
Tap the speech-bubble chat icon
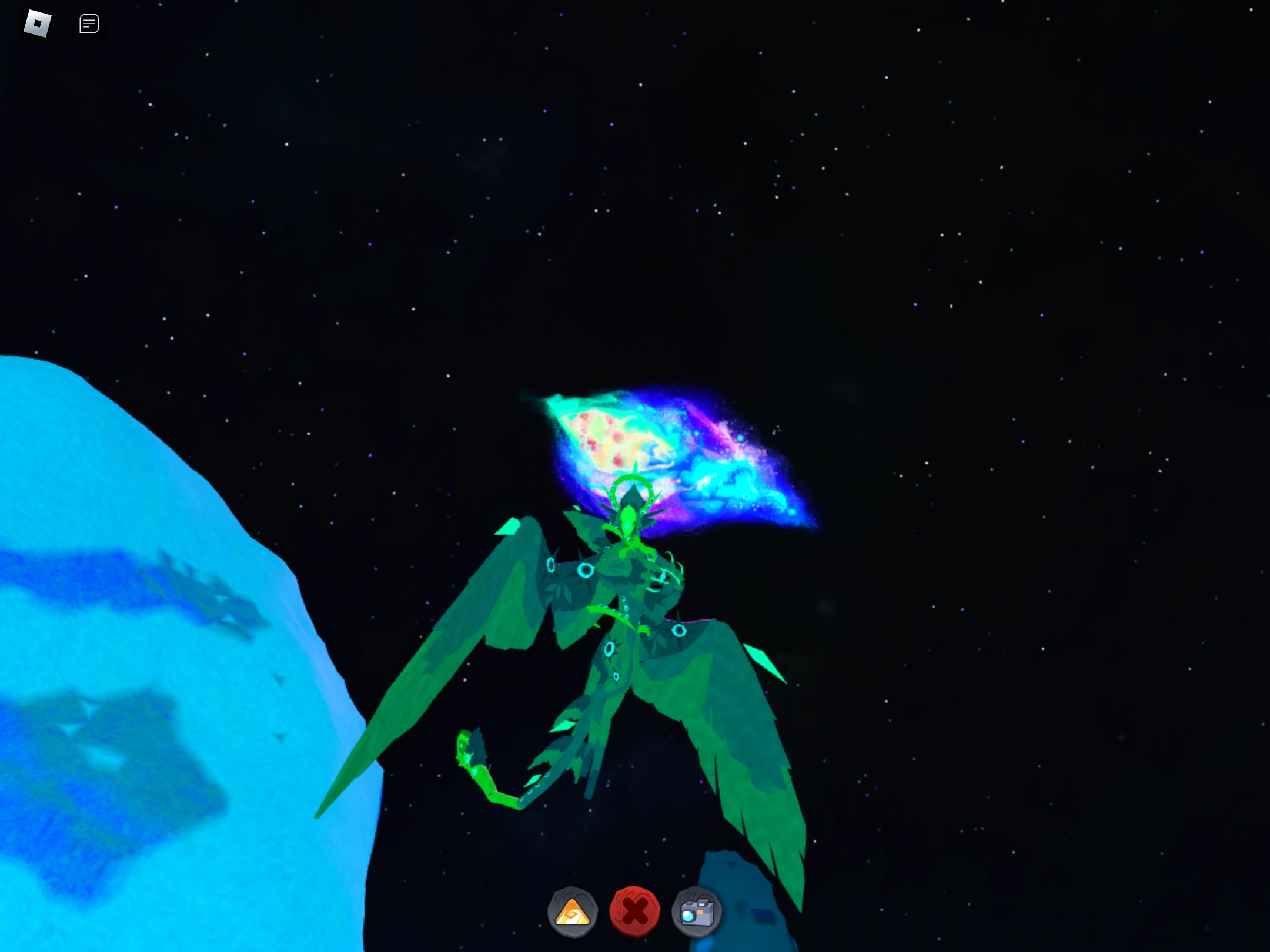click(x=89, y=24)
